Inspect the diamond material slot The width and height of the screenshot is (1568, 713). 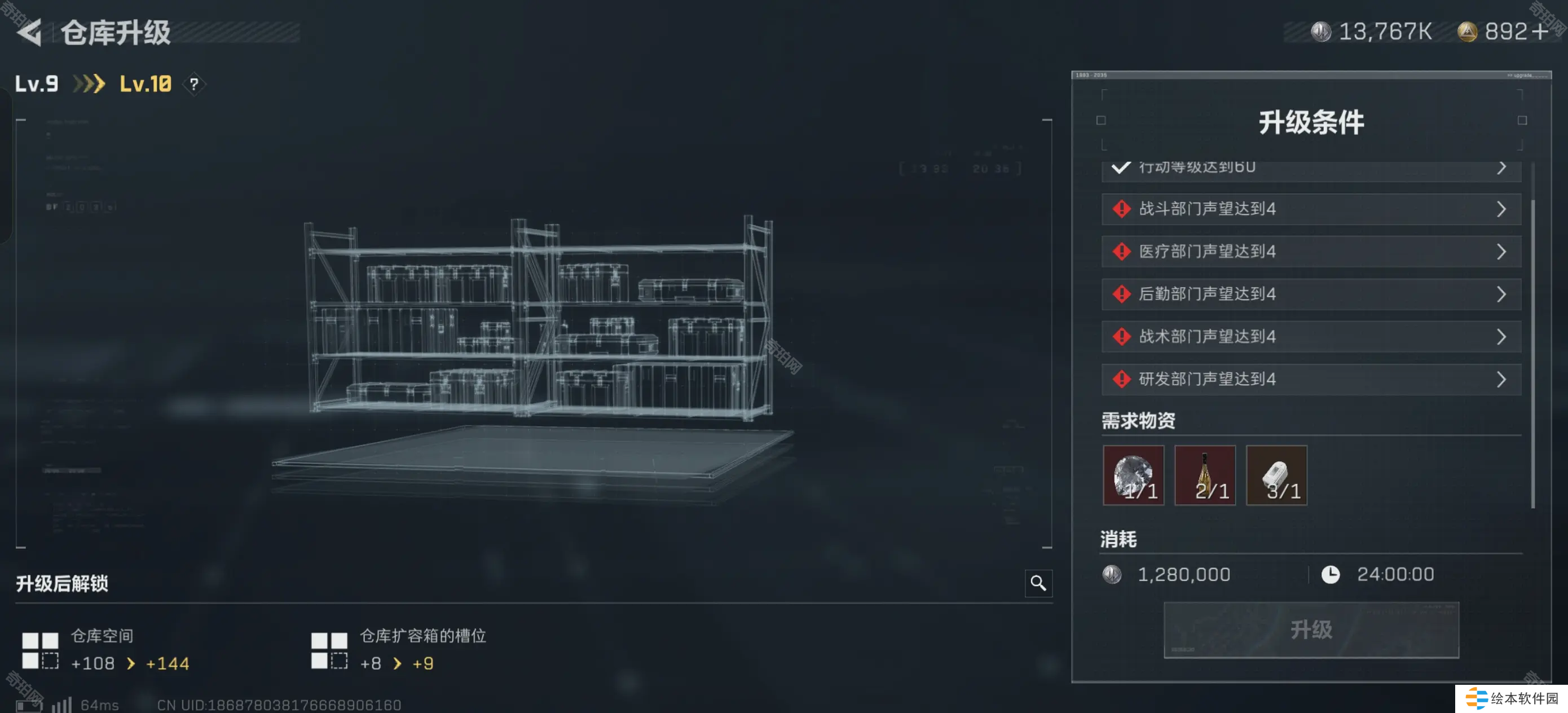[1133, 475]
